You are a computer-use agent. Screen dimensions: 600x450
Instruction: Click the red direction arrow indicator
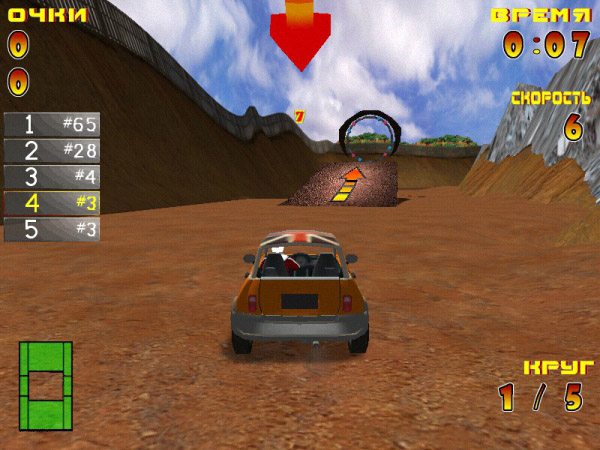[299, 35]
